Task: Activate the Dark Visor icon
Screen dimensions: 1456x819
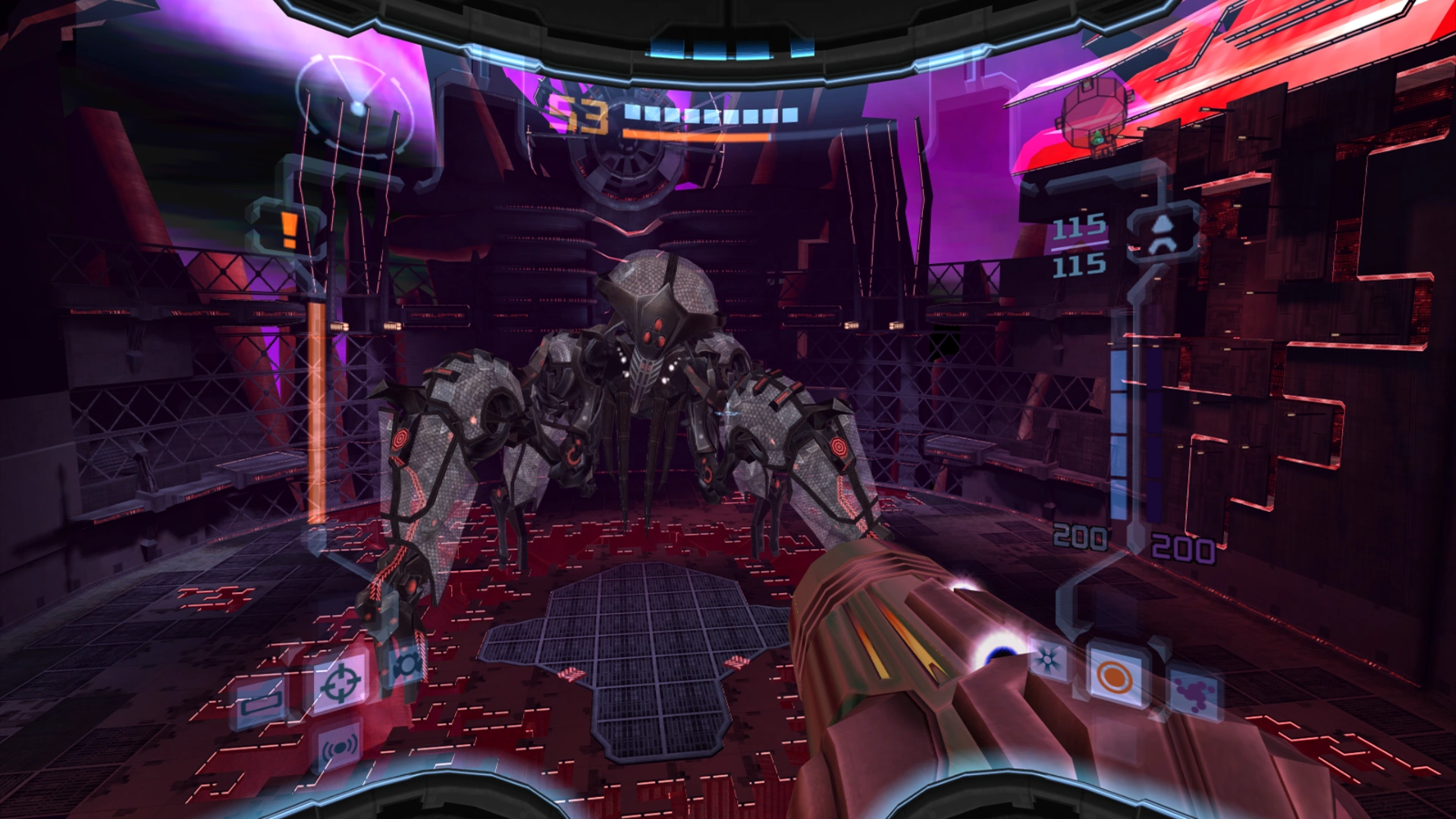Action: pos(406,665)
